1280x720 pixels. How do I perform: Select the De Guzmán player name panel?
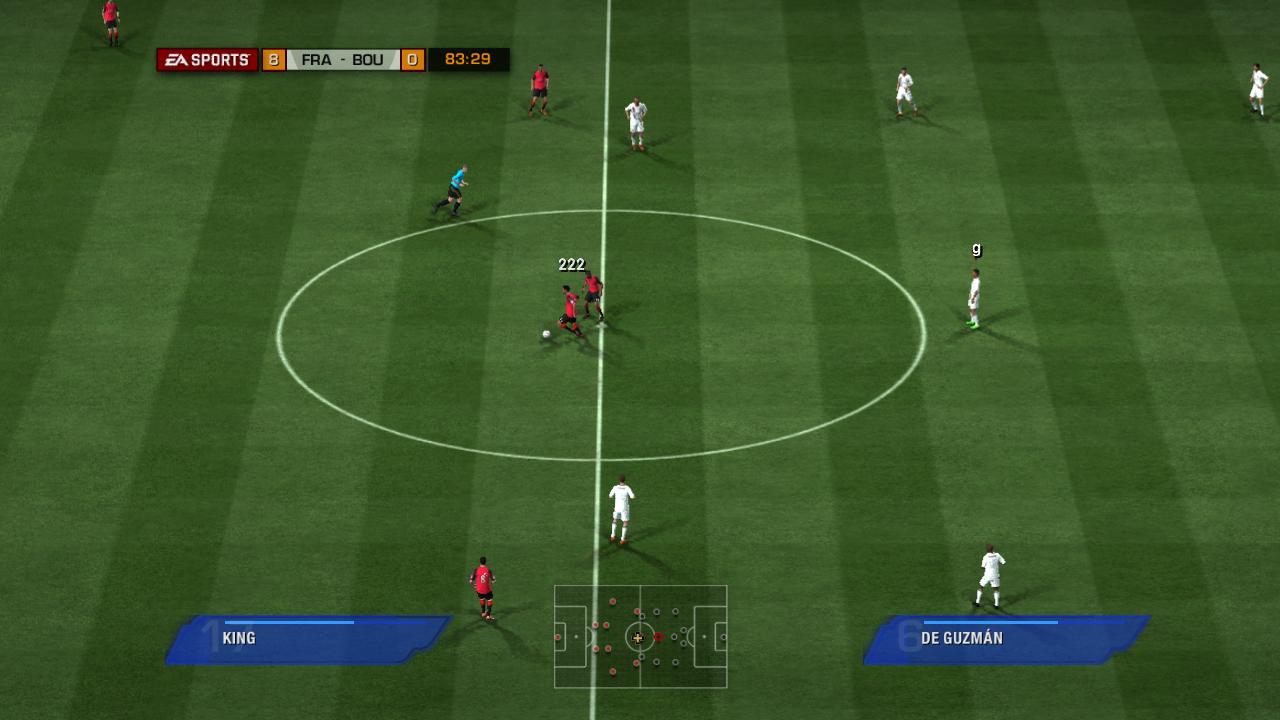click(1006, 639)
